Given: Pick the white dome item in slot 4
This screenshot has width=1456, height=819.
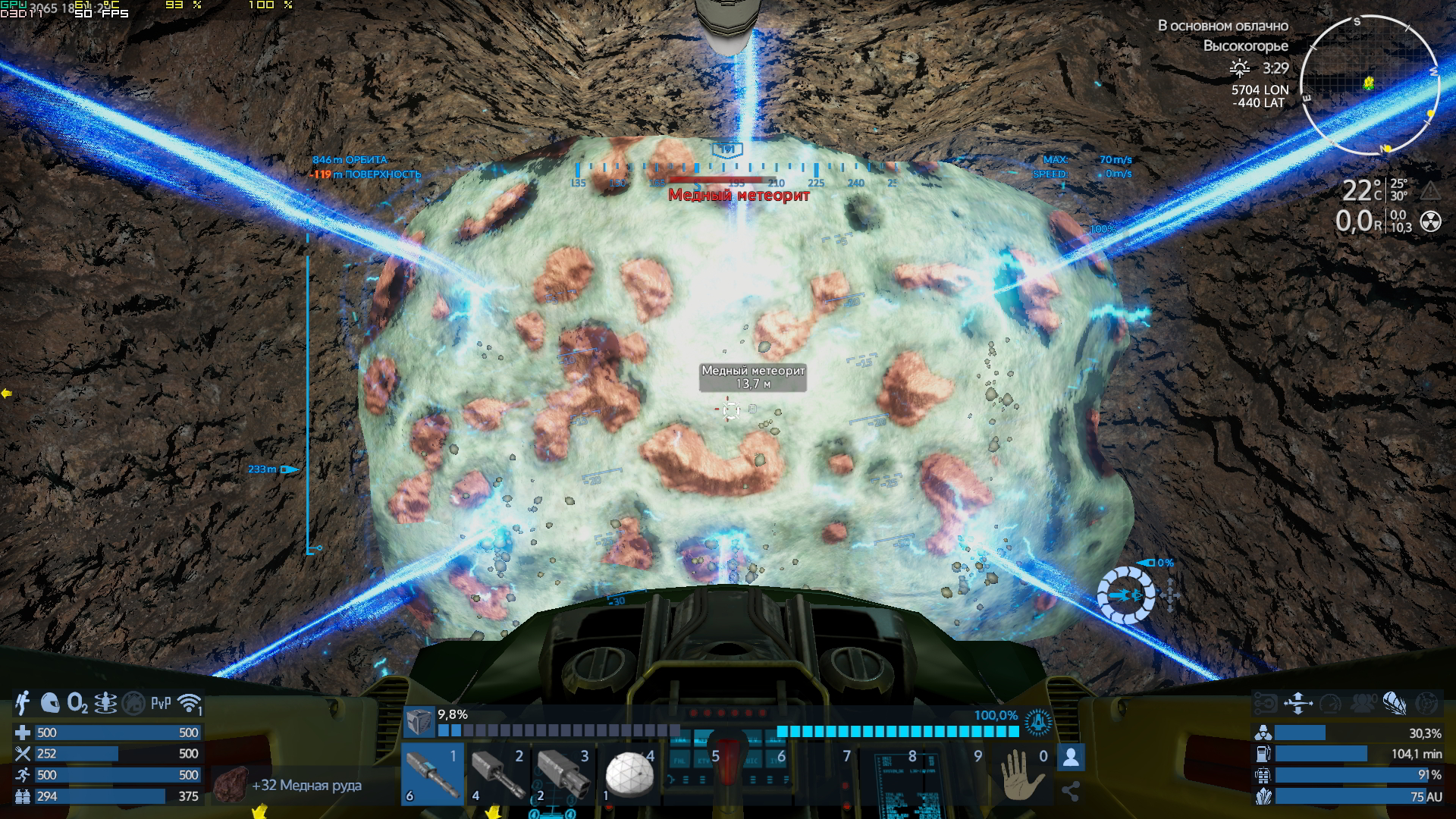Looking at the screenshot, I should [x=629, y=774].
